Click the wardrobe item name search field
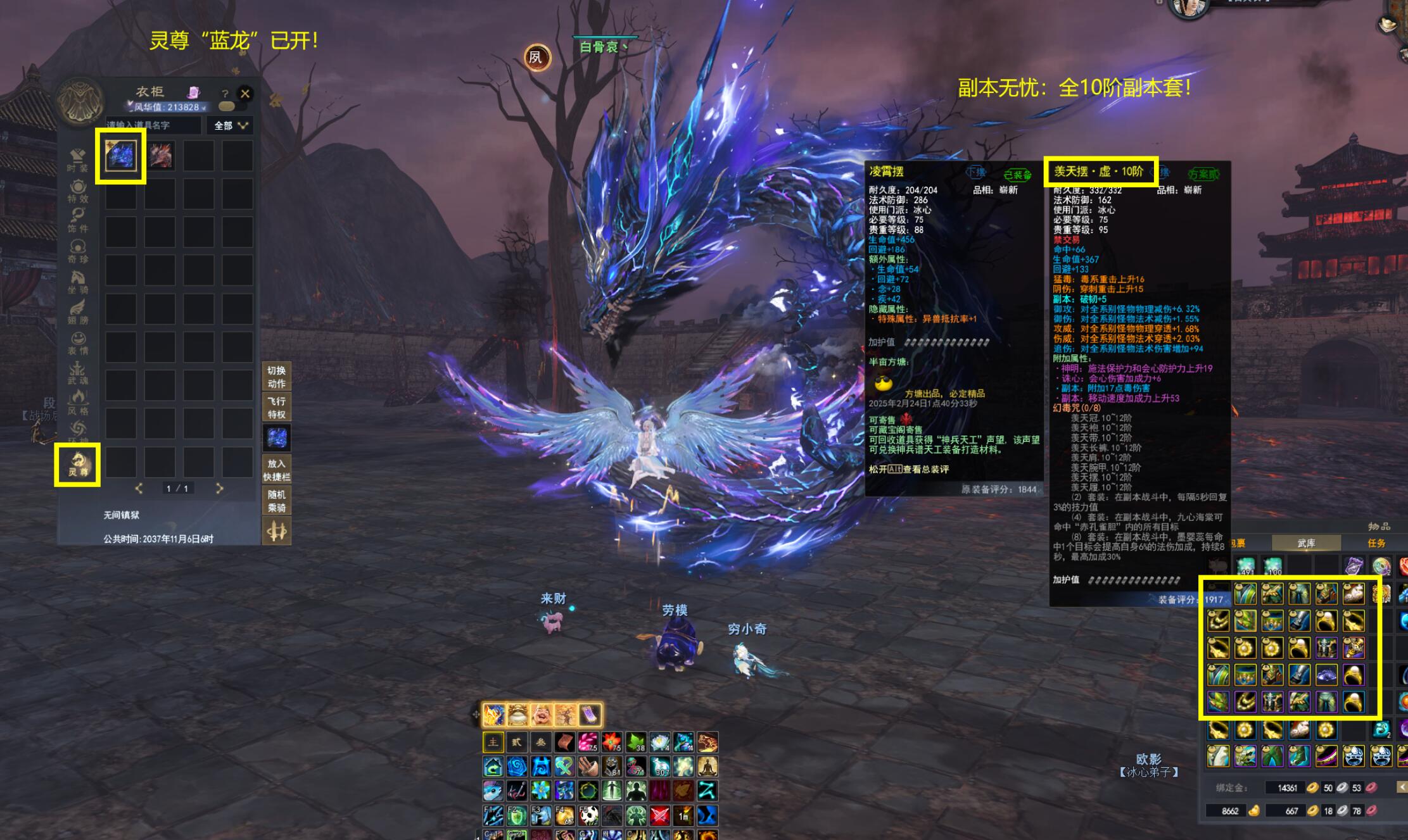The image size is (1408, 840). tap(153, 125)
